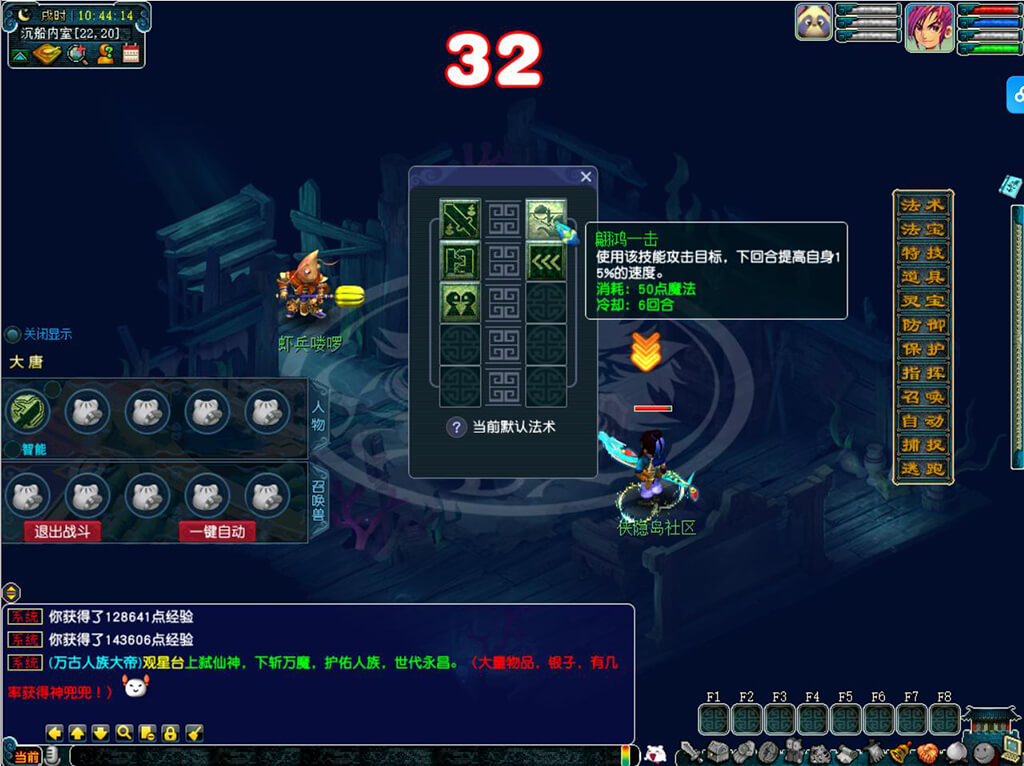This screenshot has width=1024, height=766.
Task: Select the 道具 item command
Action: tap(922, 277)
